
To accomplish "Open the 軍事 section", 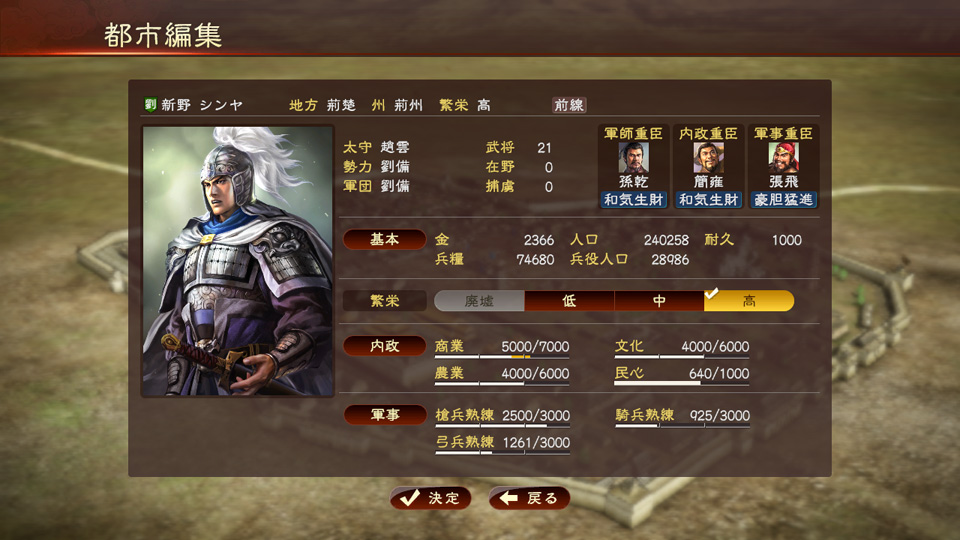I will pyautogui.click(x=385, y=414).
